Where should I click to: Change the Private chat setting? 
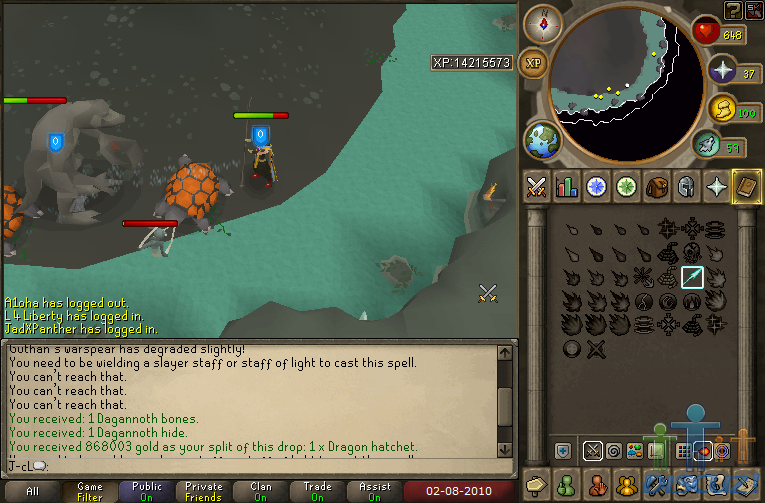point(204,491)
